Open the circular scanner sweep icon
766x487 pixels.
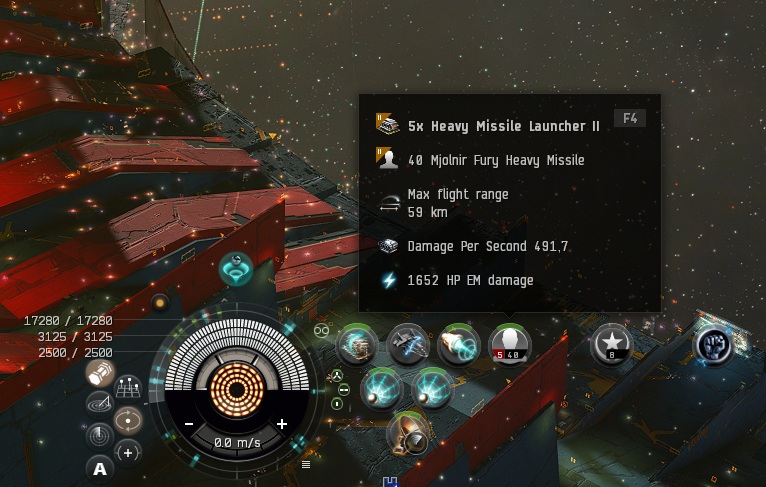pyautogui.click(x=99, y=436)
